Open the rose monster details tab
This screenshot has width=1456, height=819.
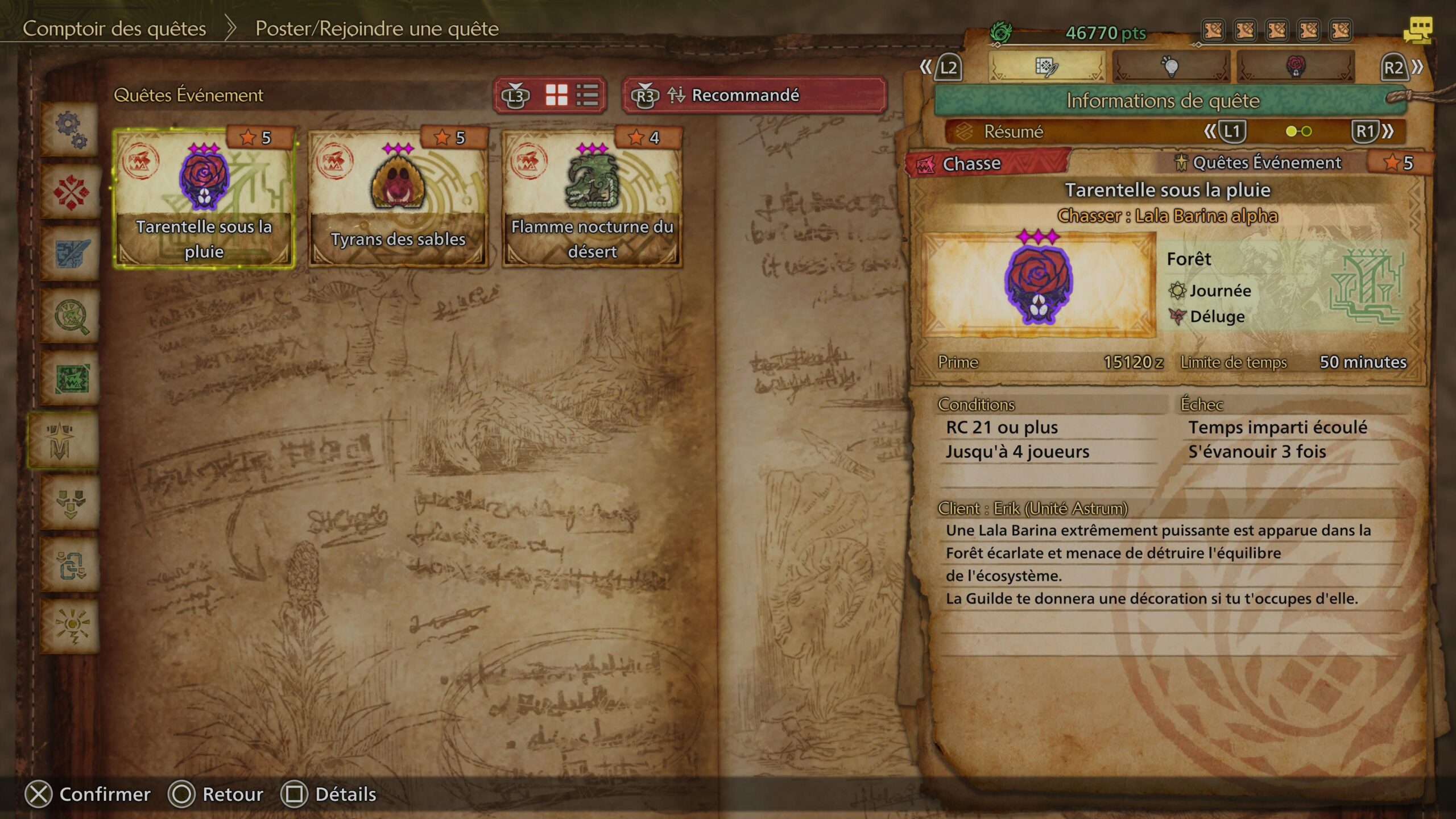(x=1296, y=67)
